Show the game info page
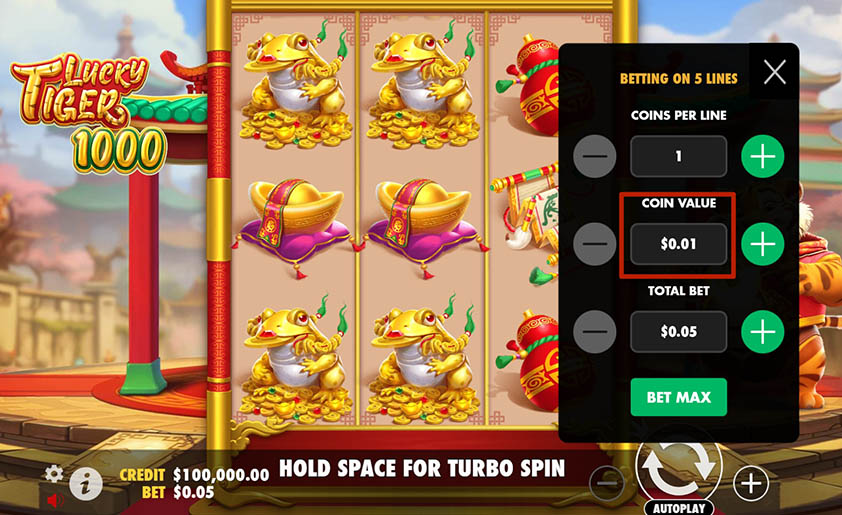This screenshot has height=515, width=842. point(86,484)
